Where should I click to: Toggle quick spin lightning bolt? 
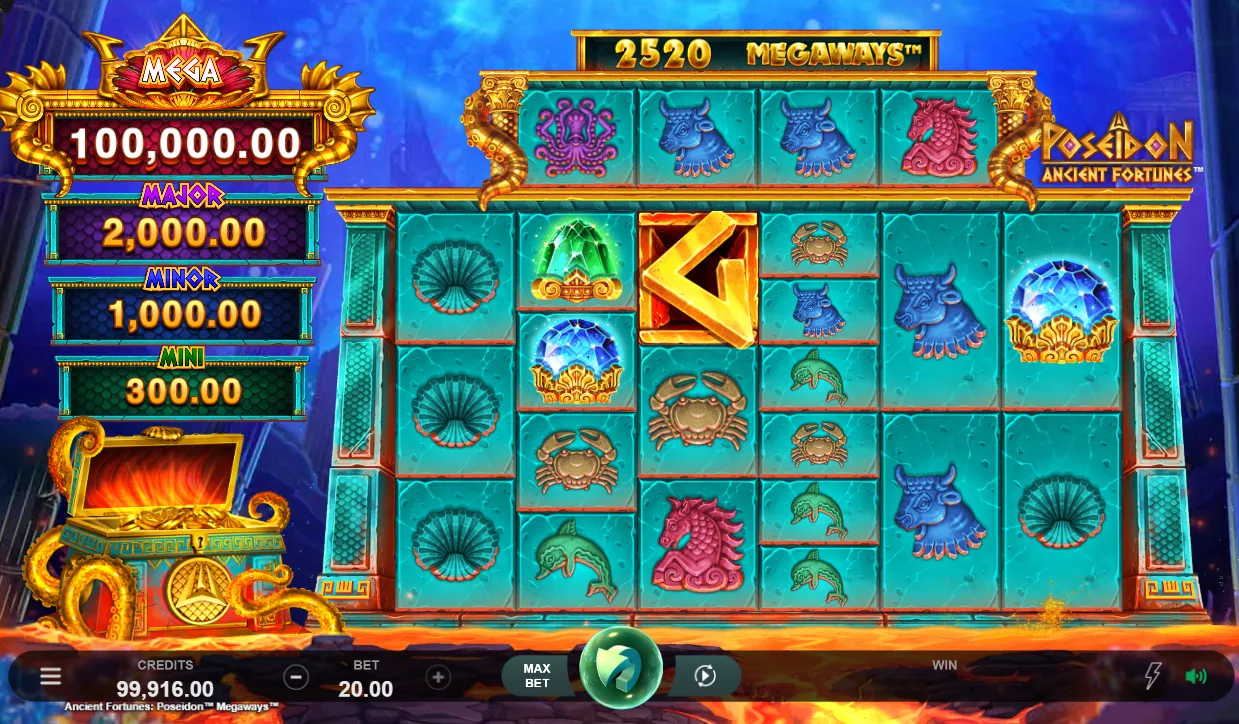tap(1153, 676)
